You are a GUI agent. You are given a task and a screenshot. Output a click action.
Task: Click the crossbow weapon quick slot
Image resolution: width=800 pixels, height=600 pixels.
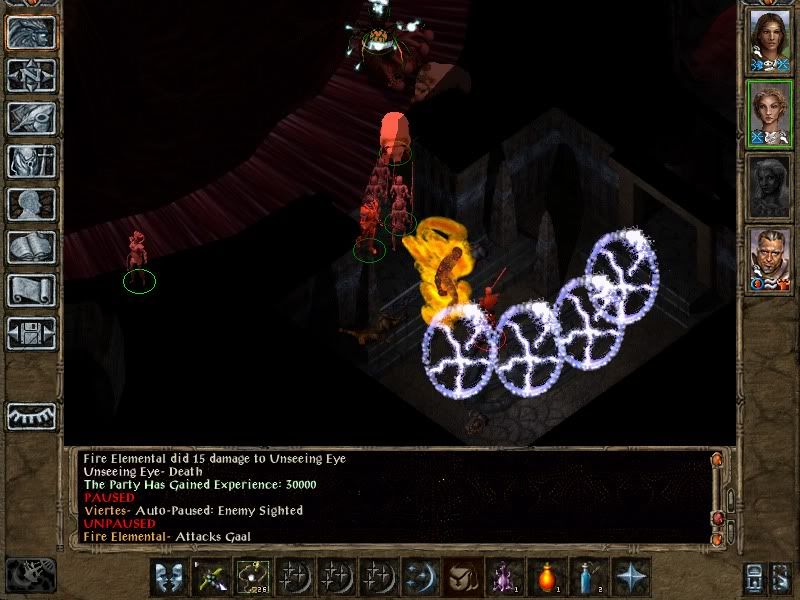coord(210,577)
